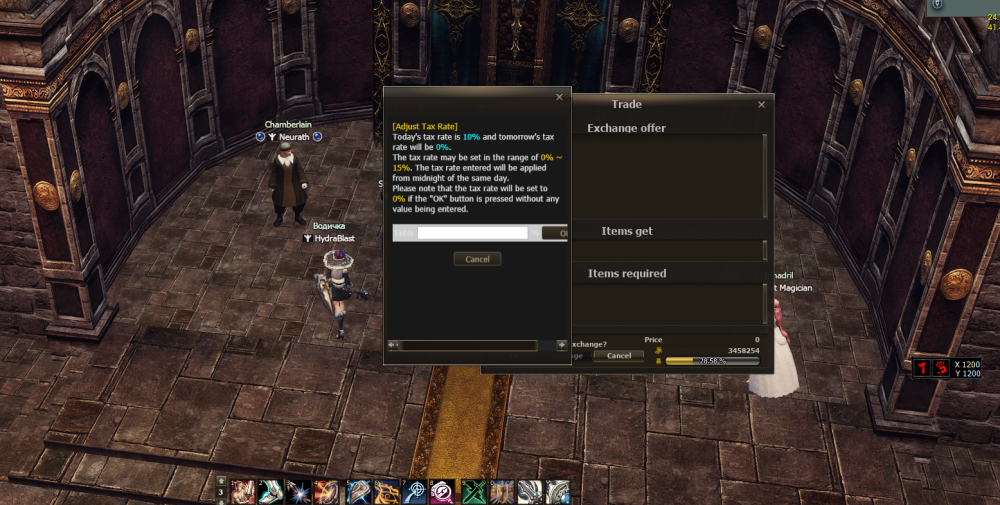Close the Trade window

pos(761,104)
